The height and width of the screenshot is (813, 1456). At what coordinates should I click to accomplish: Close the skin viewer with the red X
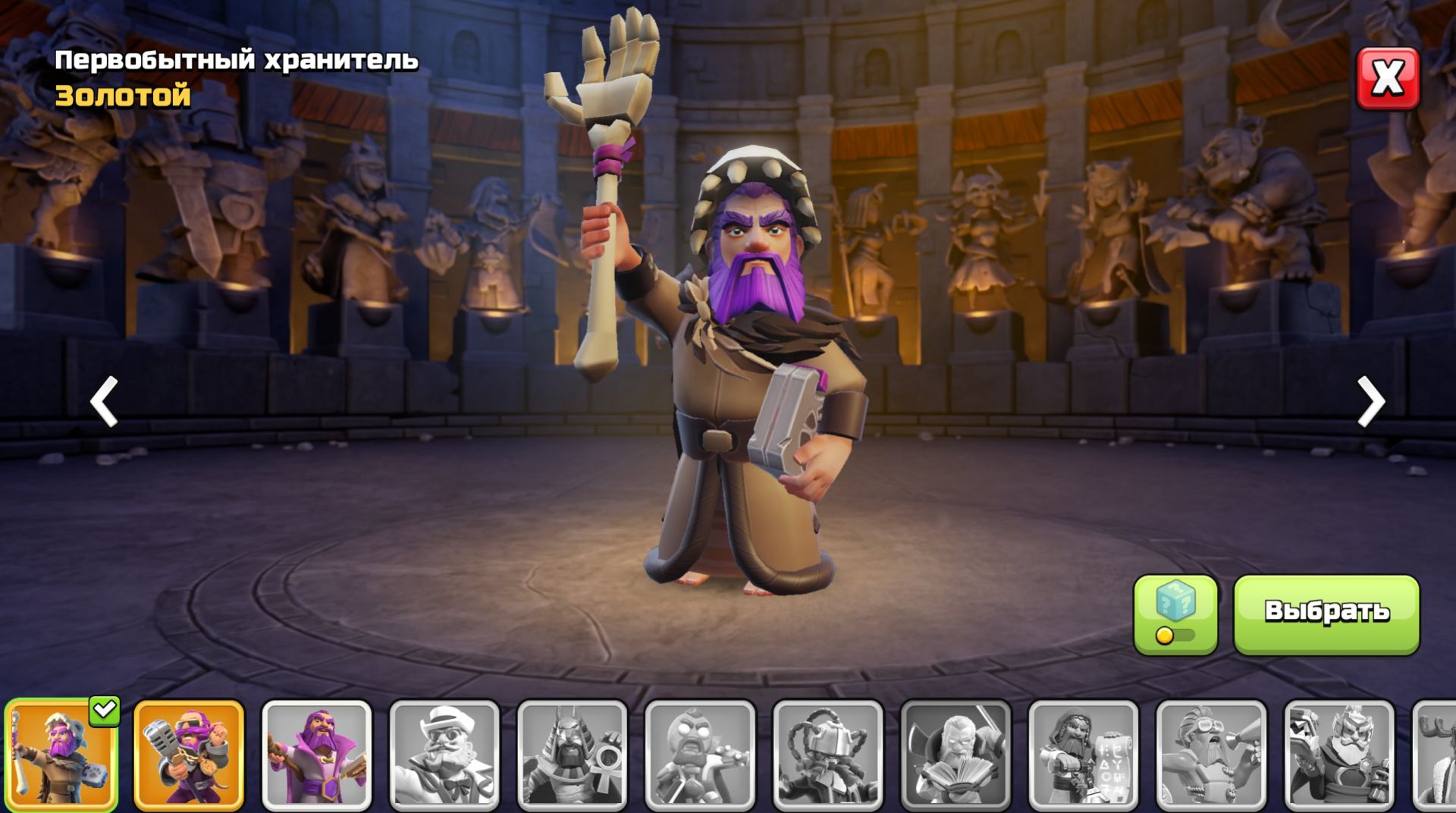1387,78
